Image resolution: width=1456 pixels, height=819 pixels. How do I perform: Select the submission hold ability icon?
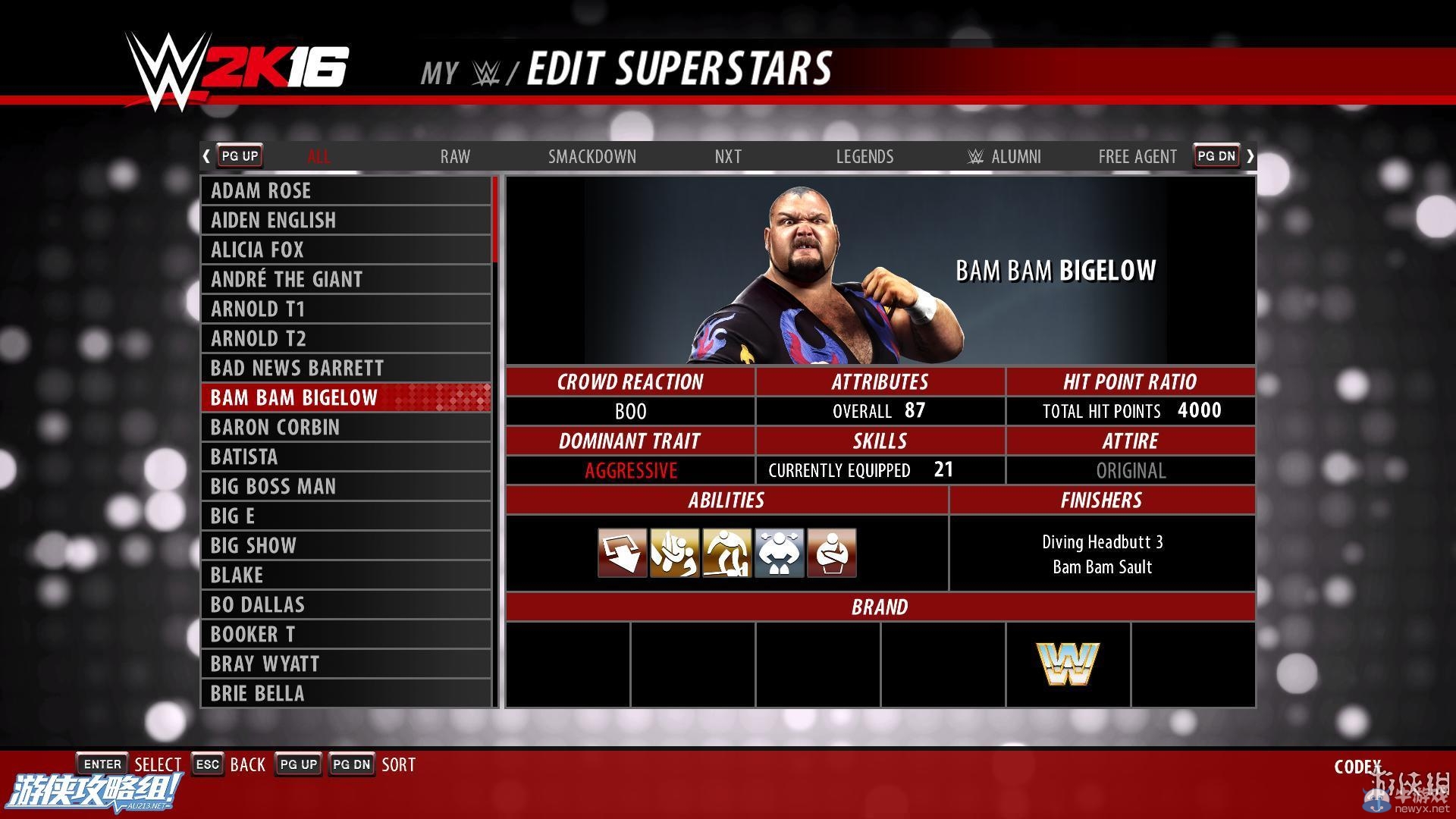pos(830,553)
